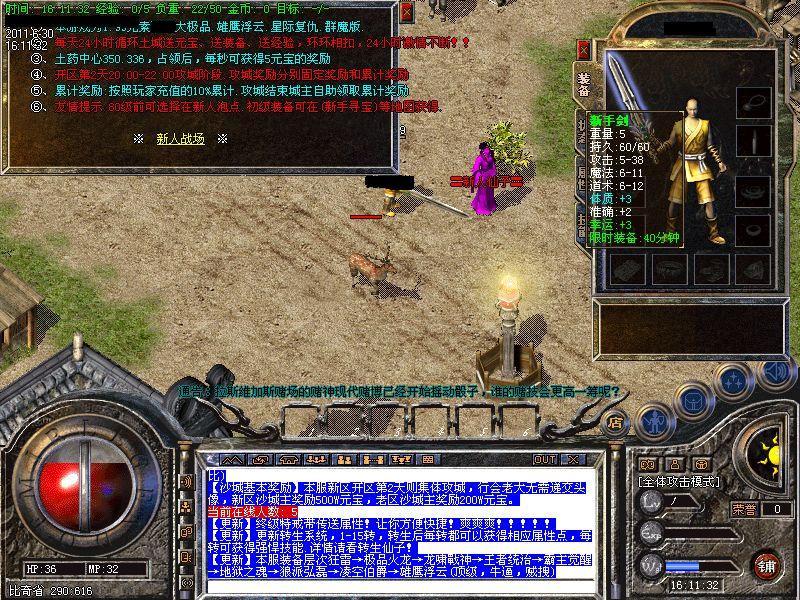The image size is (800, 600).
Task: Select the necklace equipment slot
Action: pyautogui.click(x=752, y=102)
